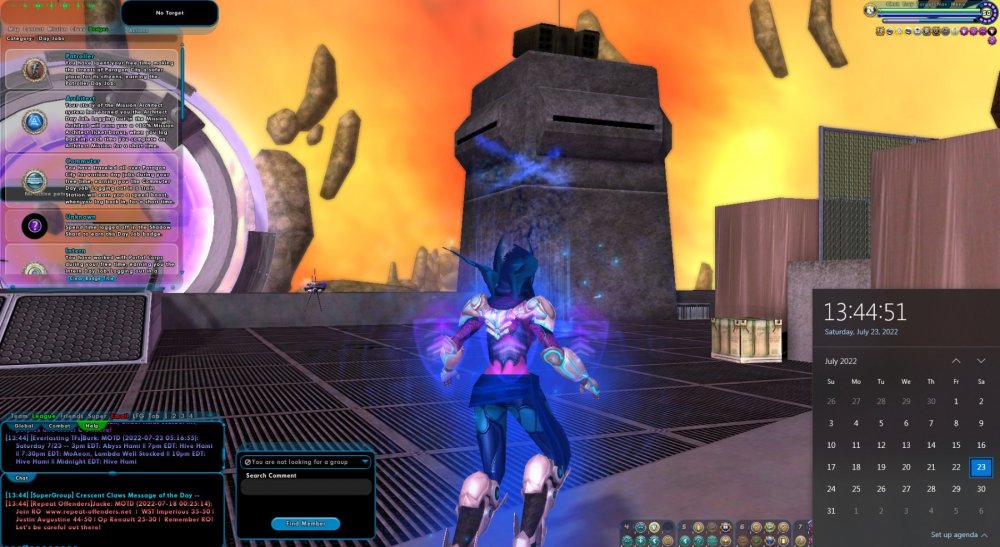Click the Find Member button
The image size is (1000, 547).
click(305, 523)
